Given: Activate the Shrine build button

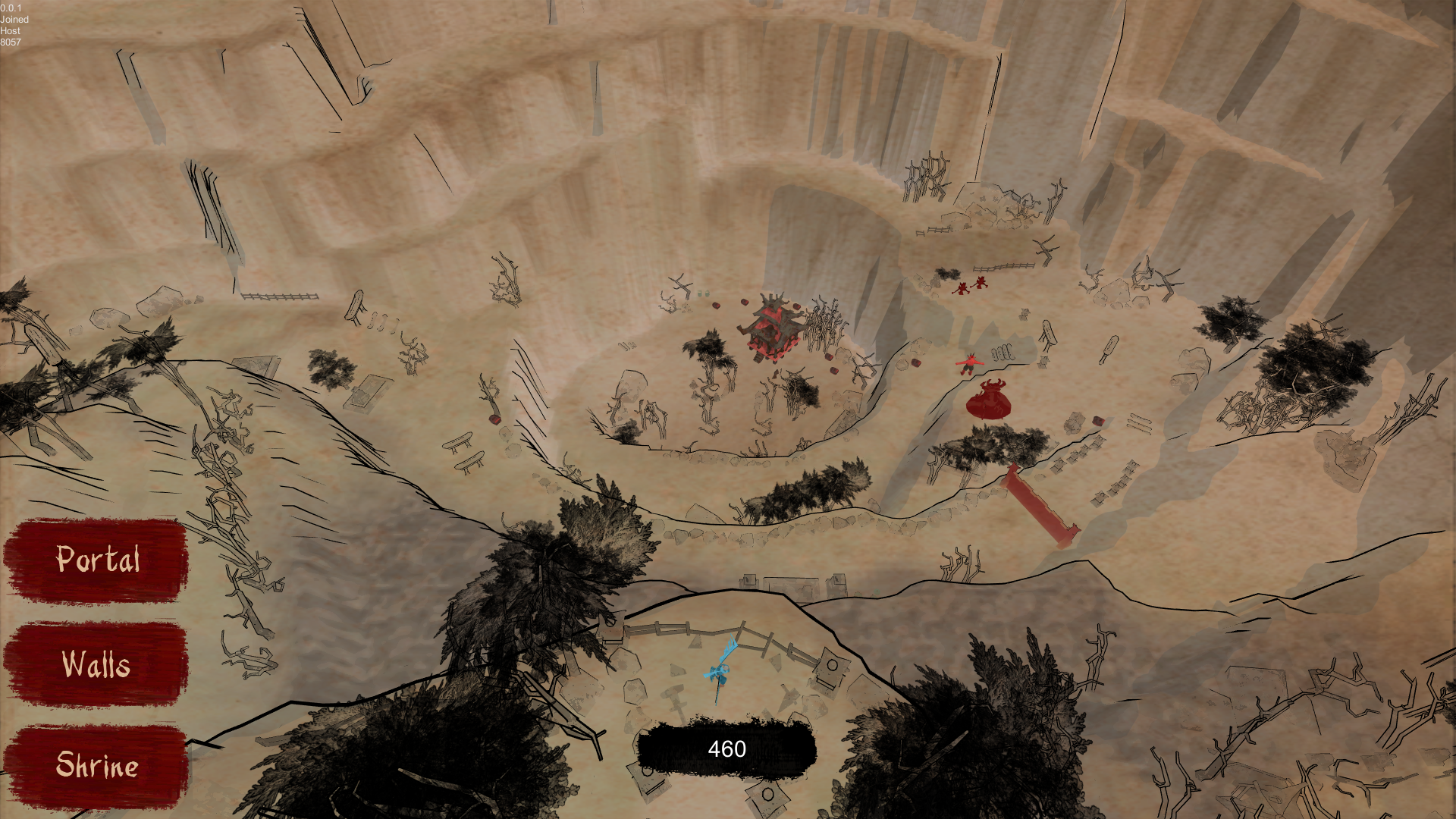Looking at the screenshot, I should click(96, 766).
